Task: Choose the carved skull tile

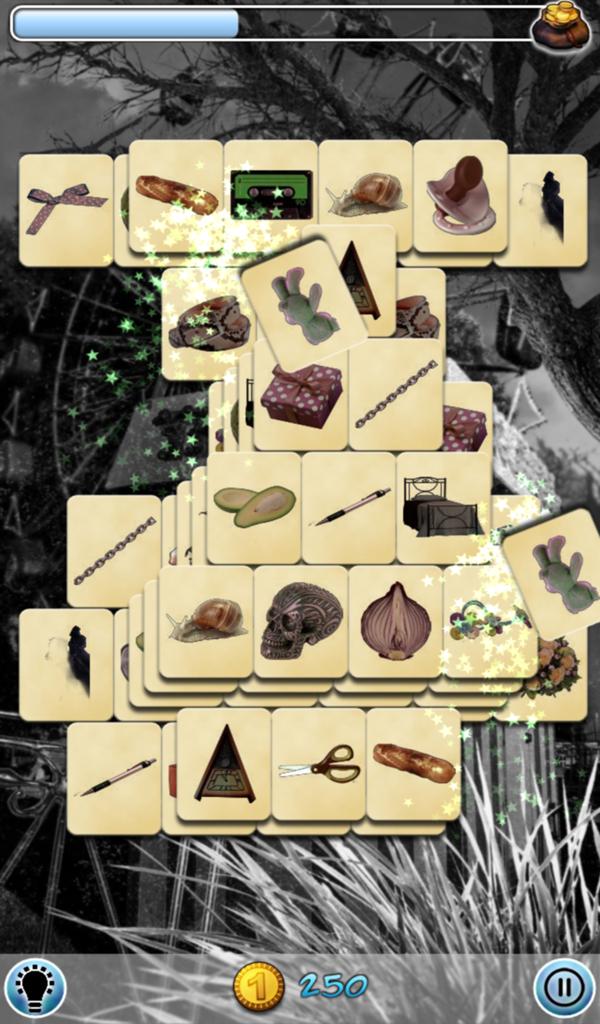Action: pos(300,621)
